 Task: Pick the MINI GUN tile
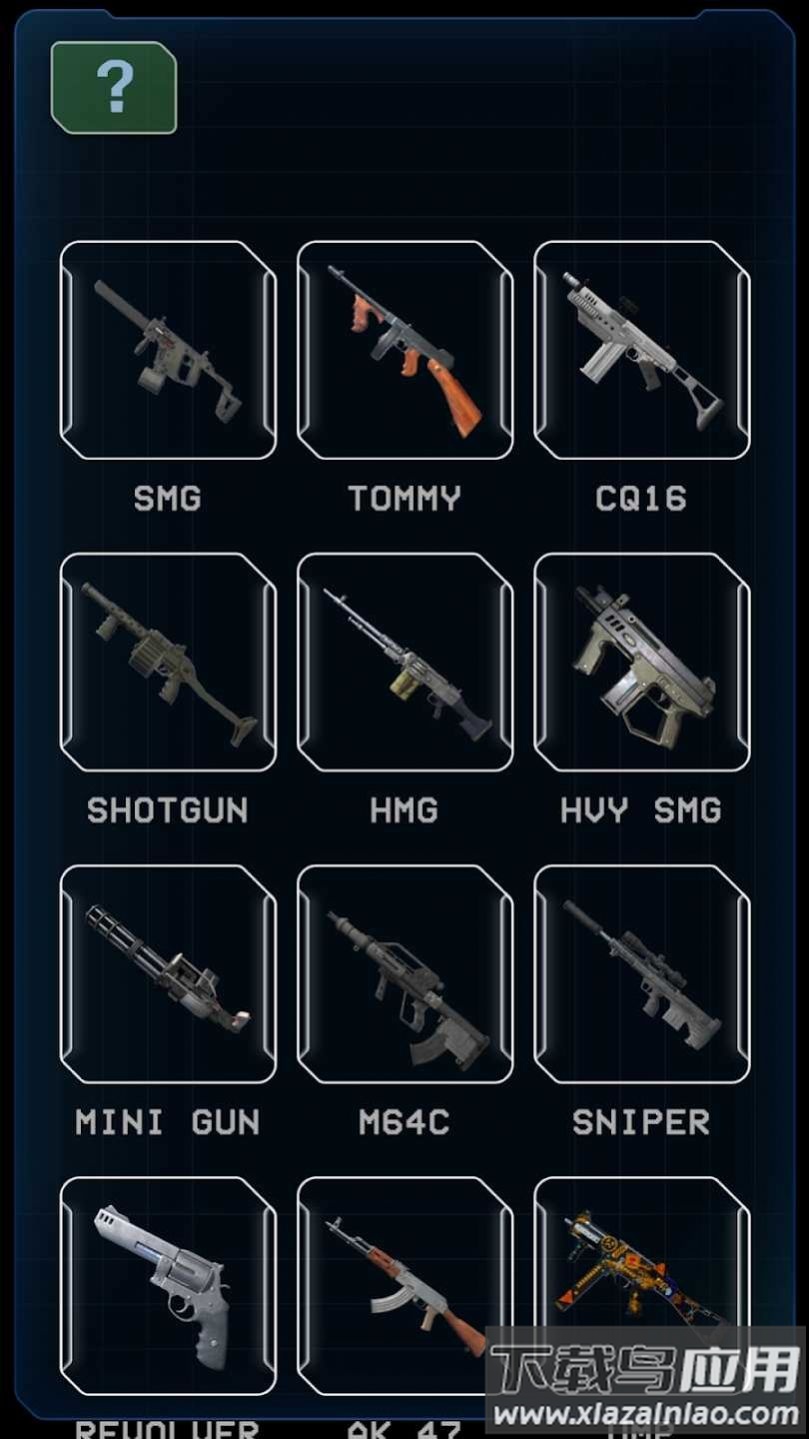click(168, 974)
